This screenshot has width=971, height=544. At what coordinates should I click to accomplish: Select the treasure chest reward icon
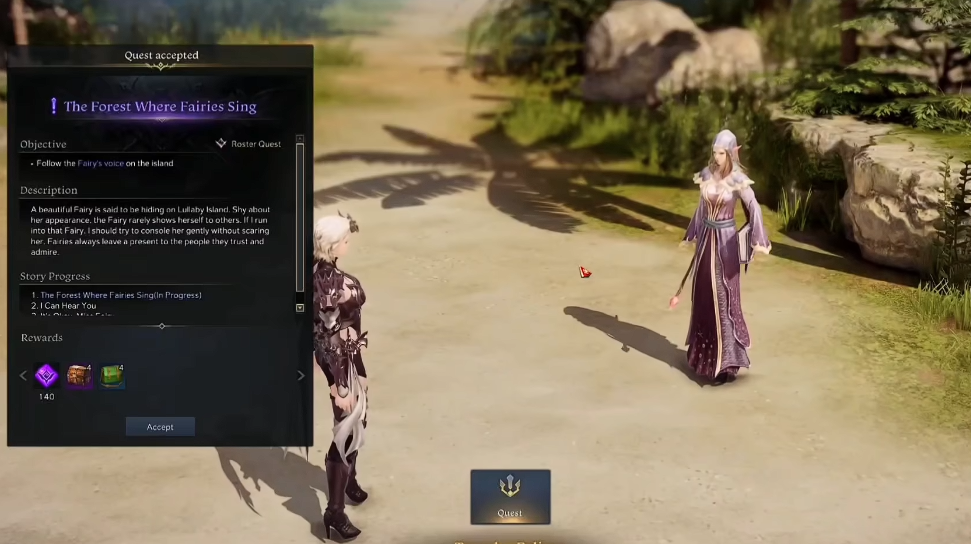tap(79, 376)
